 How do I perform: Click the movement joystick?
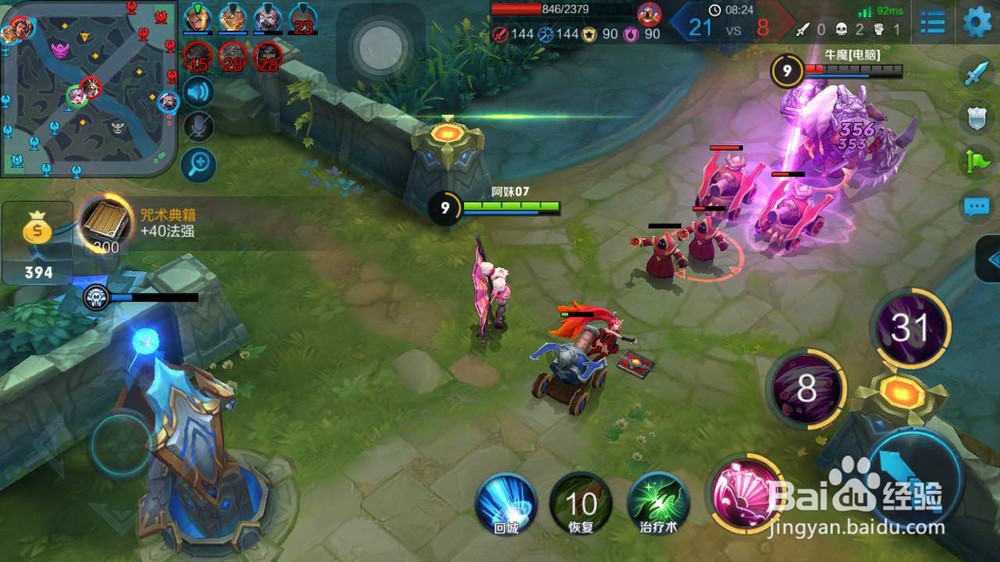pos(121,444)
